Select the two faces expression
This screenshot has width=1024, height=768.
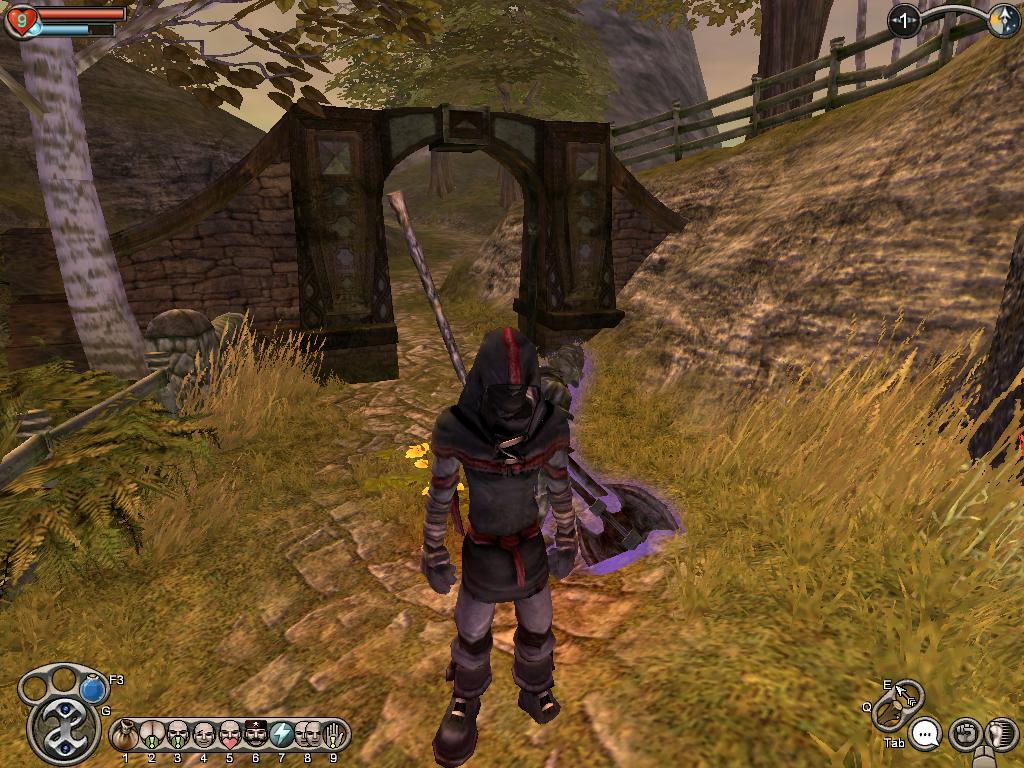tap(307, 736)
